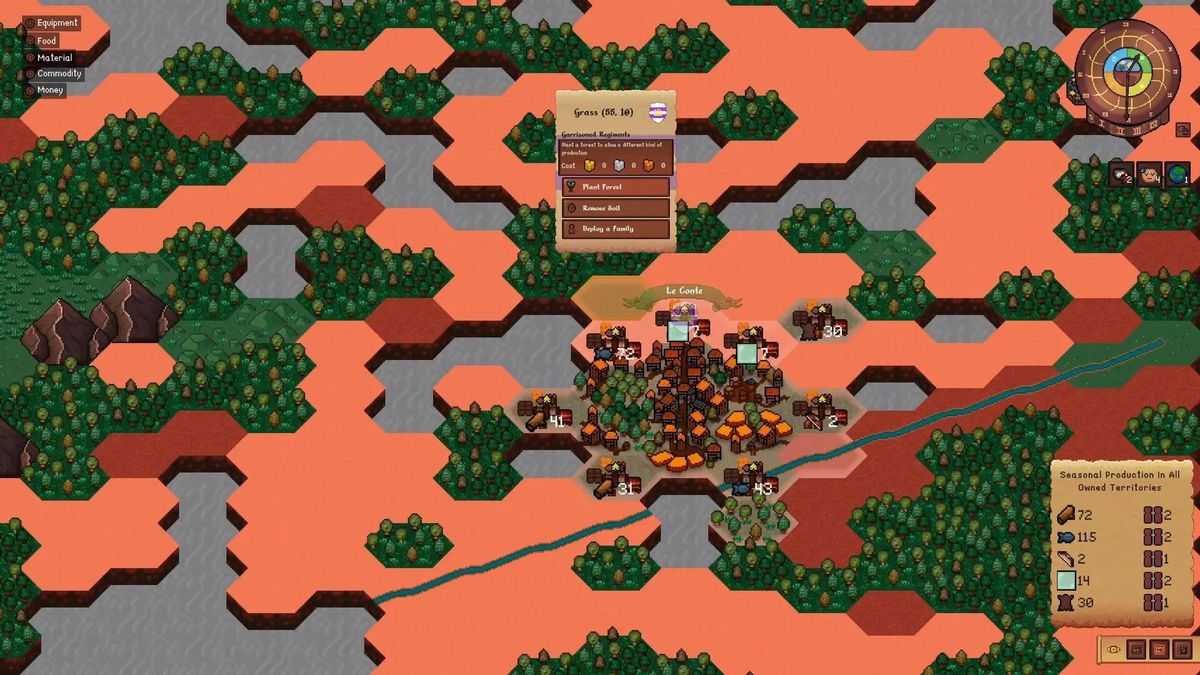This screenshot has height=675, width=1200.
Task: Open the hand-with-dice notification icon
Action: click(x=1120, y=174)
